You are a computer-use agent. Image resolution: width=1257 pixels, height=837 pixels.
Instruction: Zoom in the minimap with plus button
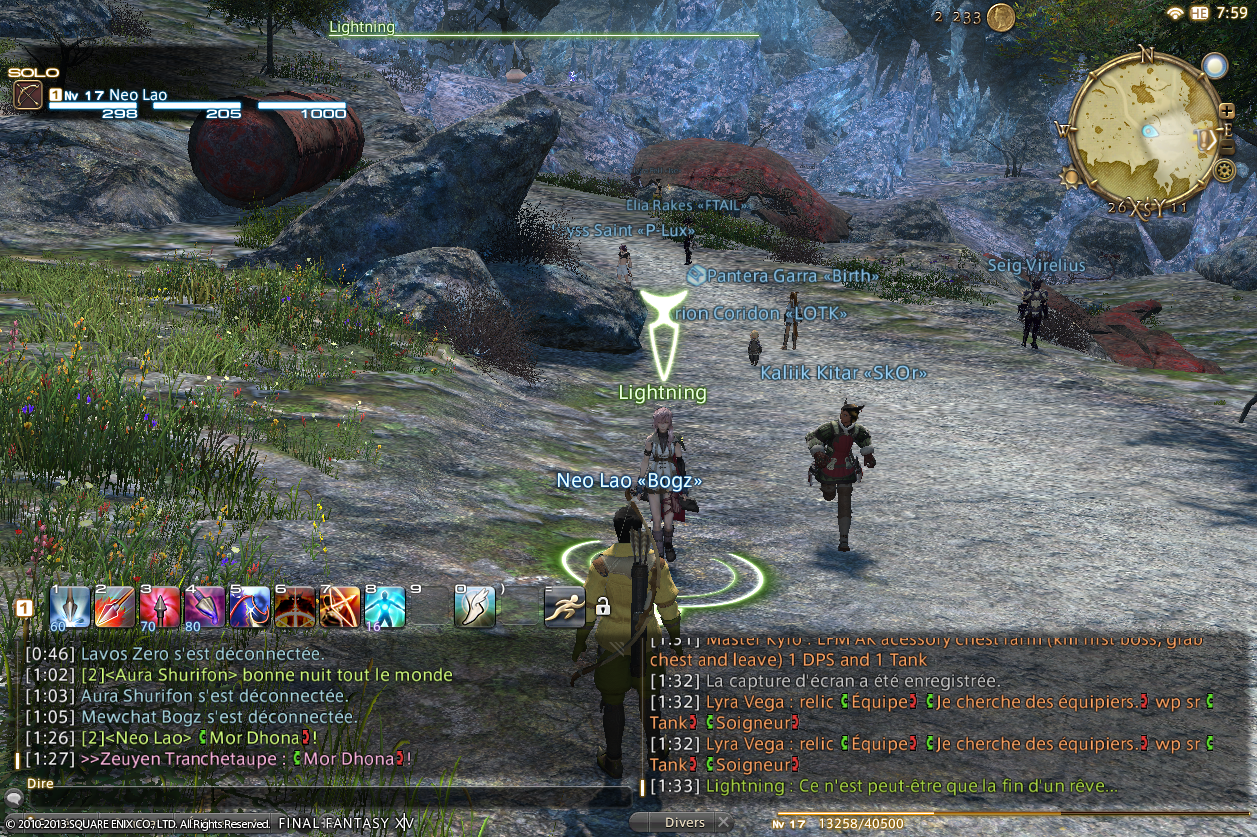[x=1227, y=111]
